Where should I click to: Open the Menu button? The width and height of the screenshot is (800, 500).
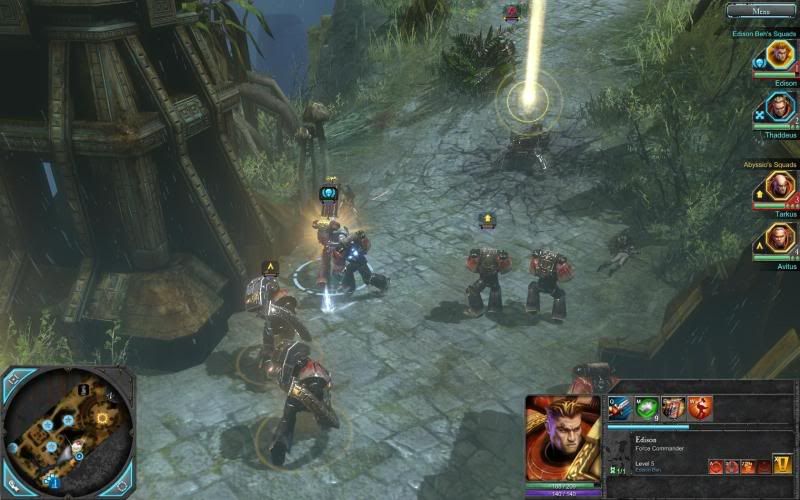(761, 10)
